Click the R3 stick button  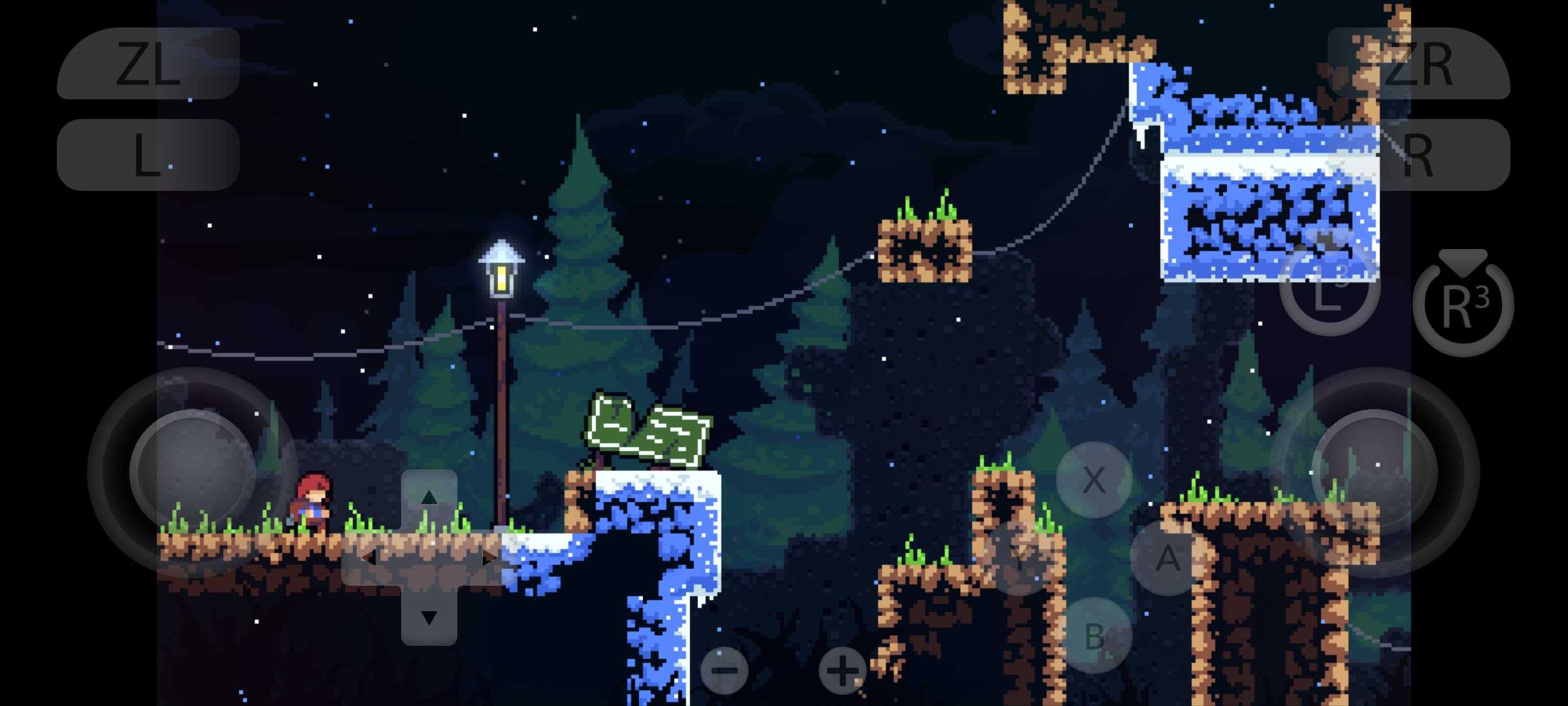click(x=1463, y=306)
